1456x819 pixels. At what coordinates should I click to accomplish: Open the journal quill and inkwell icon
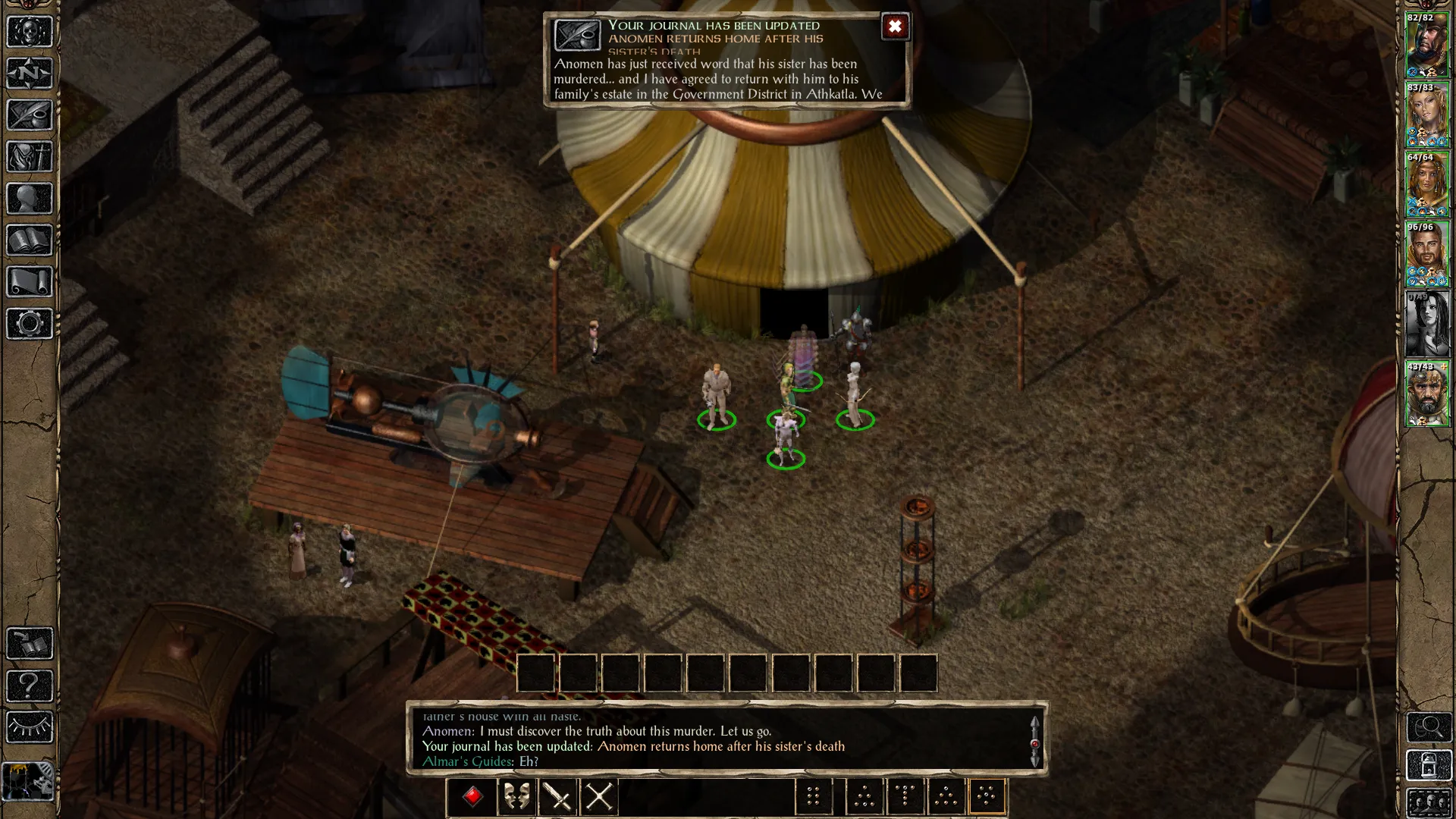coord(30,115)
